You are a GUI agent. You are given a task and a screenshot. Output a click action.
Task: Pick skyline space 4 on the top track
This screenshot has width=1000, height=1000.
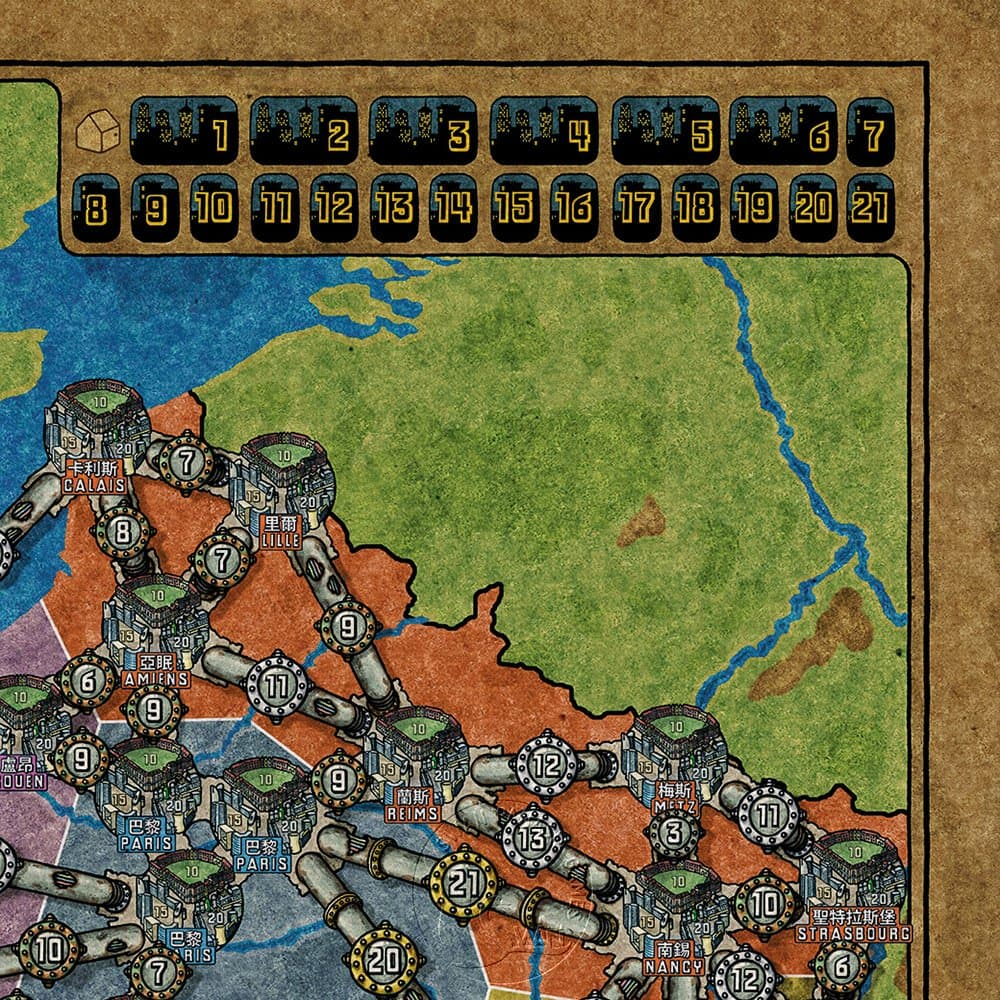click(544, 131)
